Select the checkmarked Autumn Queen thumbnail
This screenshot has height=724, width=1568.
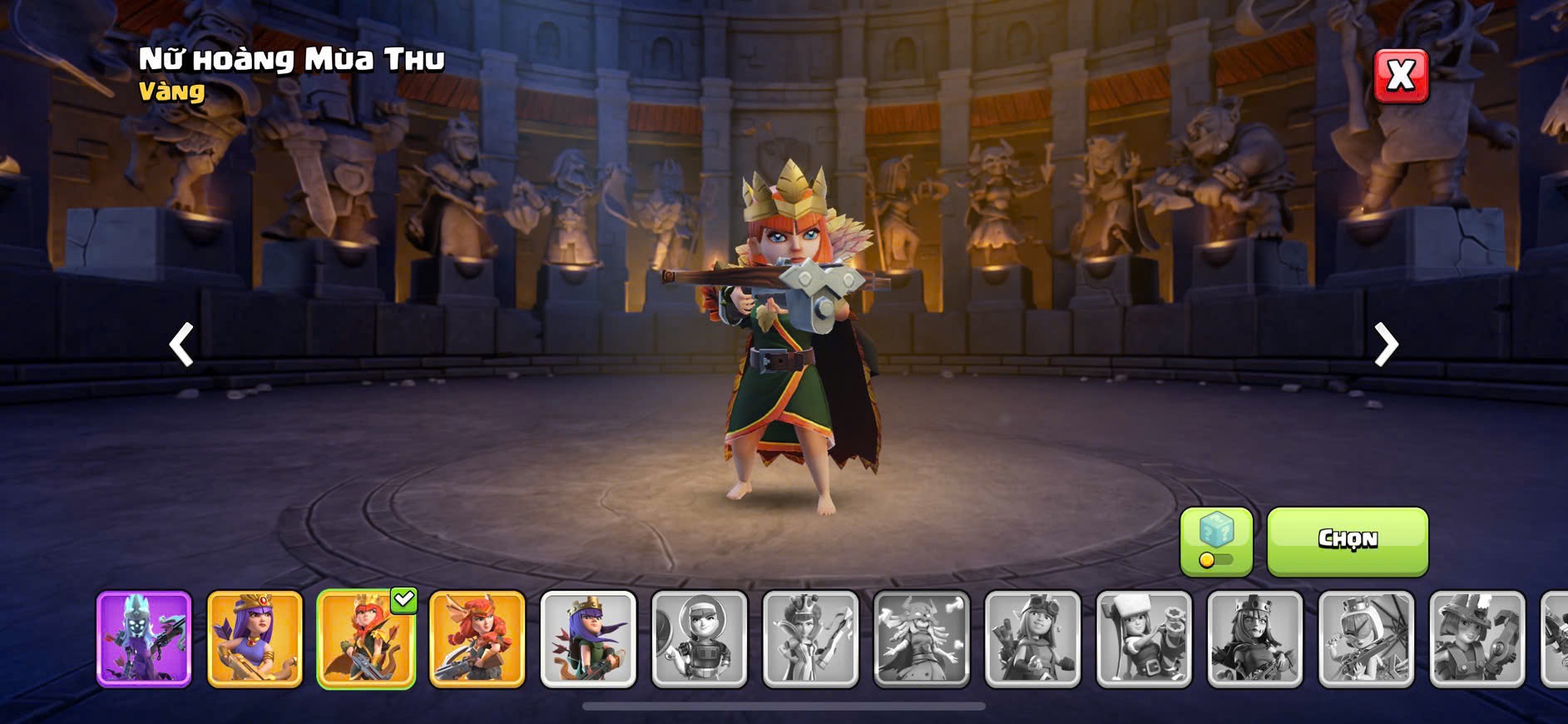(x=366, y=639)
